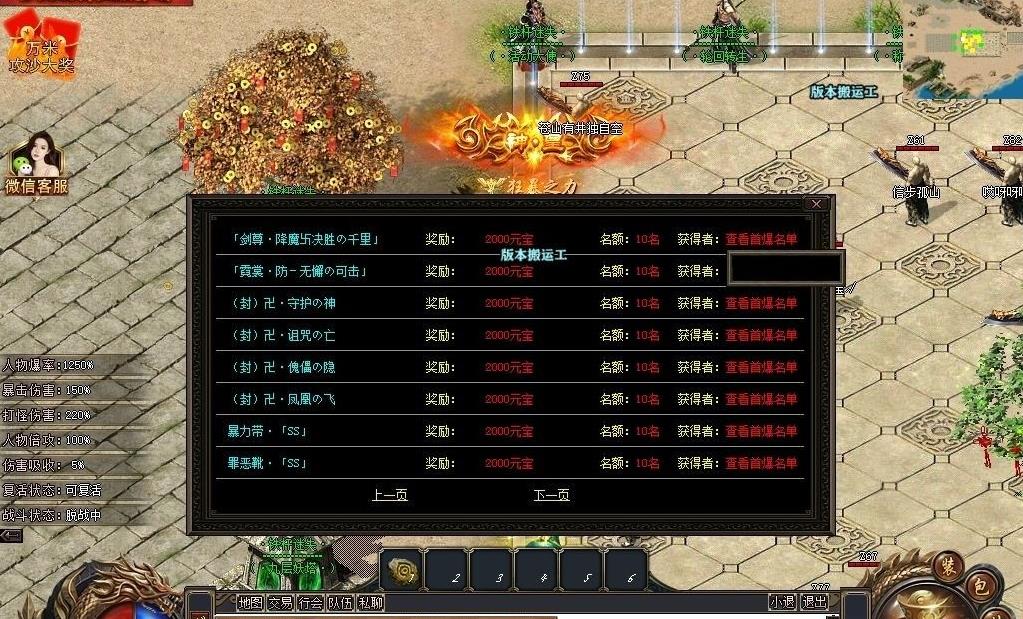View first-drop list for 凤凰の飞
This screenshot has width=1023, height=619.
point(761,399)
